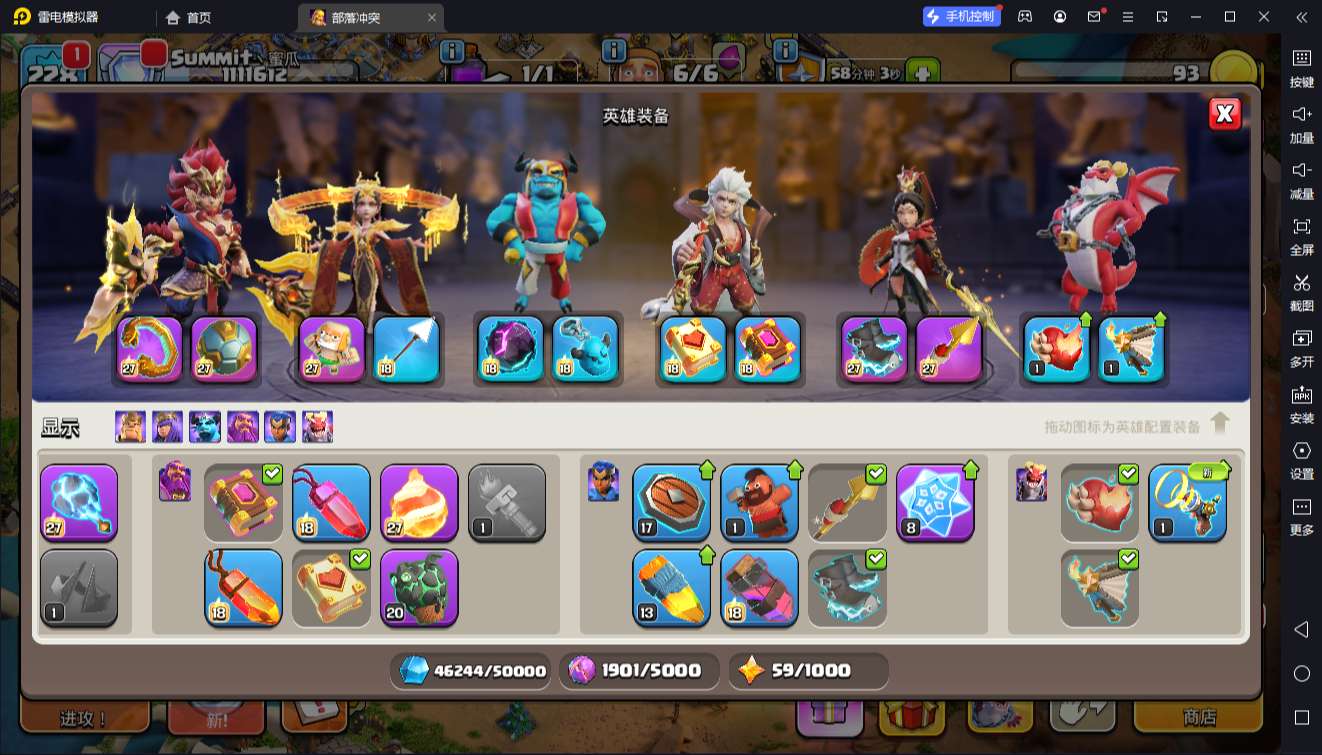
Task: Choose the equipped Healer Puppet slot
Action: pos(332,349)
